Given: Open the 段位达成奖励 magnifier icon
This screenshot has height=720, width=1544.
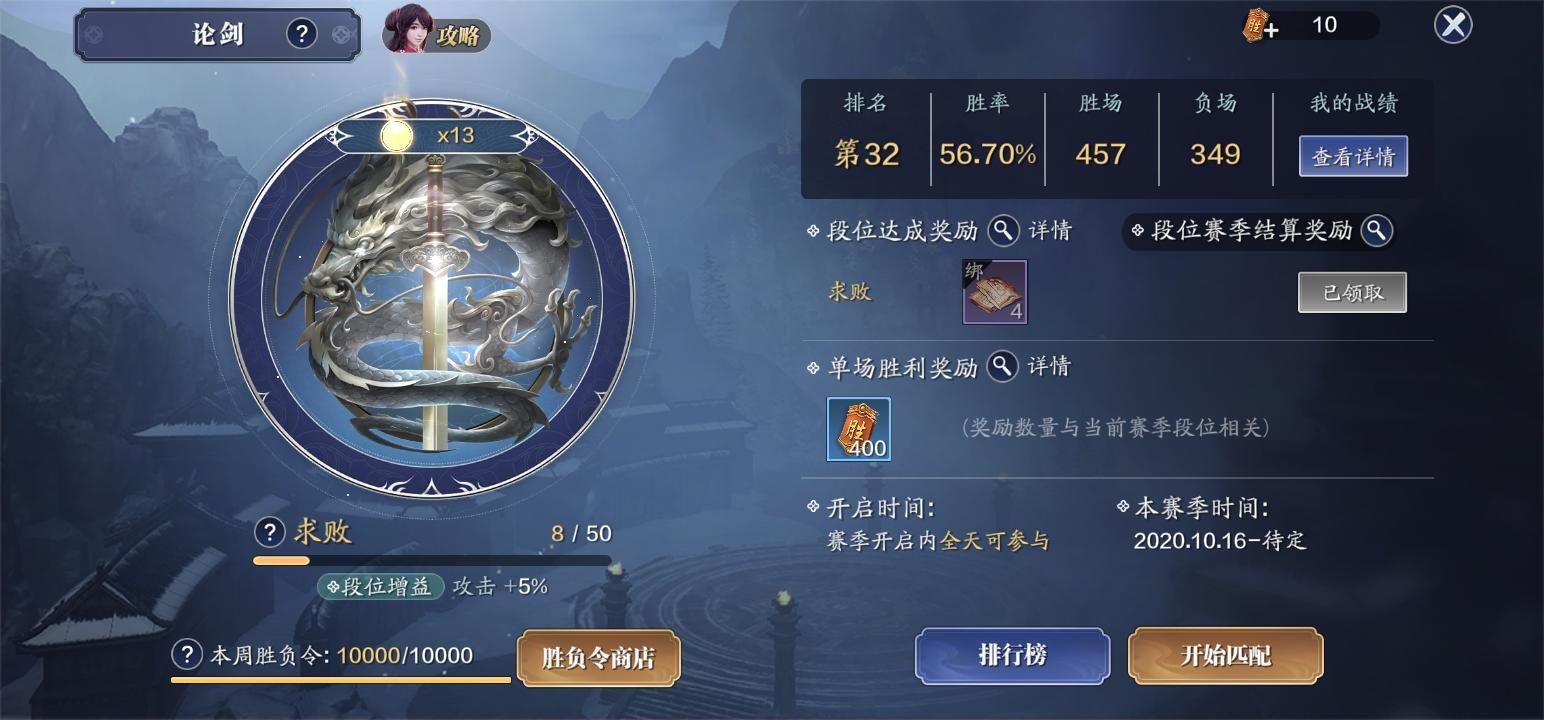Looking at the screenshot, I should pos(1003,231).
